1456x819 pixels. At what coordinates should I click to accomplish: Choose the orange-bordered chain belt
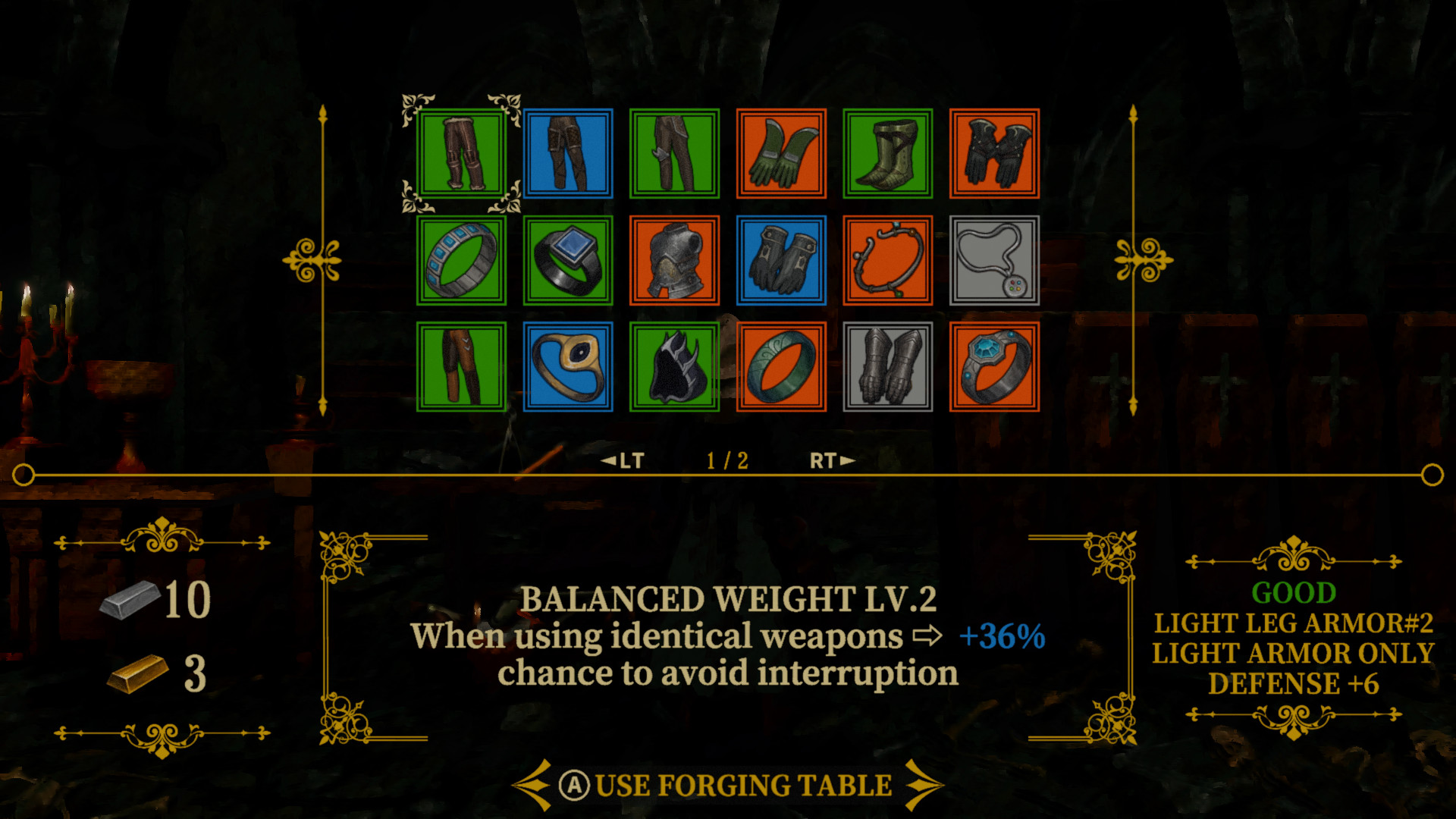click(887, 262)
